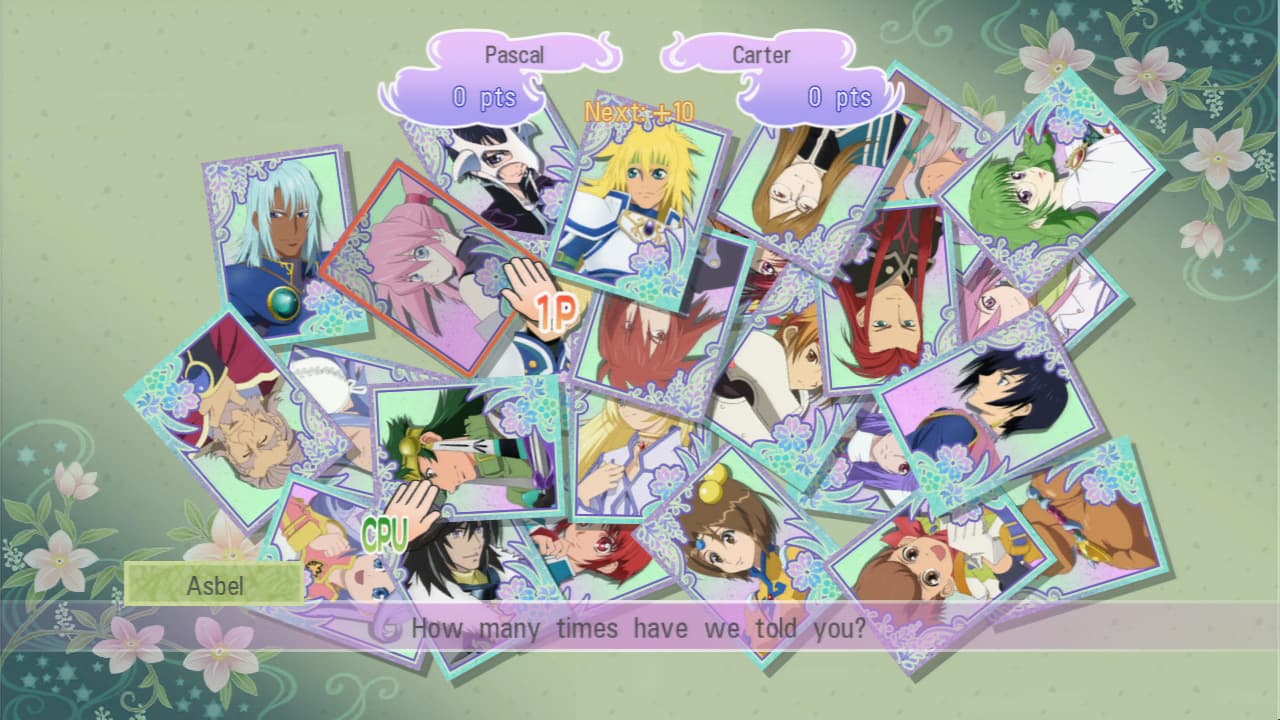Click the Carter player cloud emblem
Image resolution: width=1280 pixels, height=720 pixels.
pyautogui.click(x=763, y=54)
